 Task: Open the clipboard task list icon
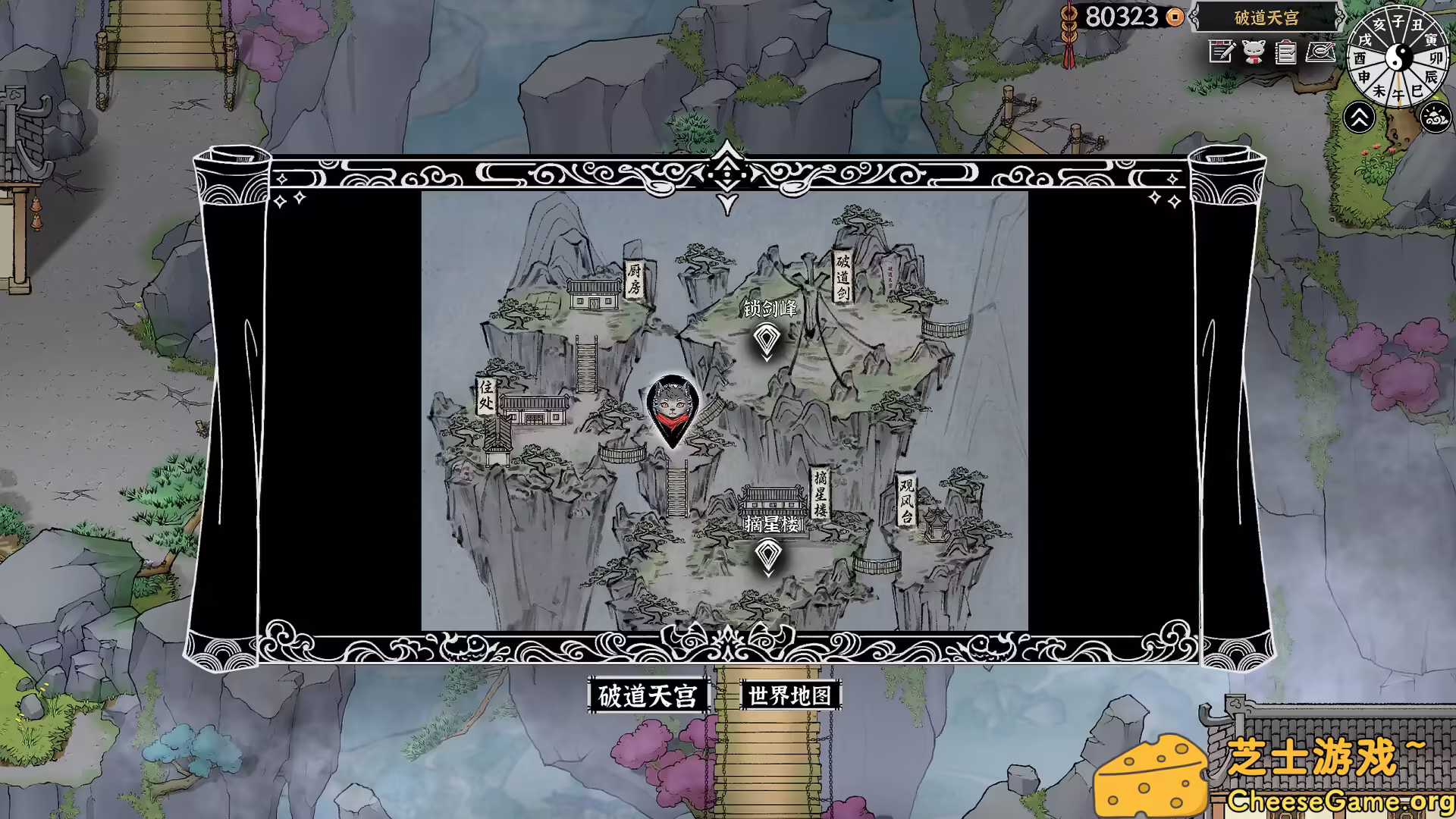tap(1285, 53)
